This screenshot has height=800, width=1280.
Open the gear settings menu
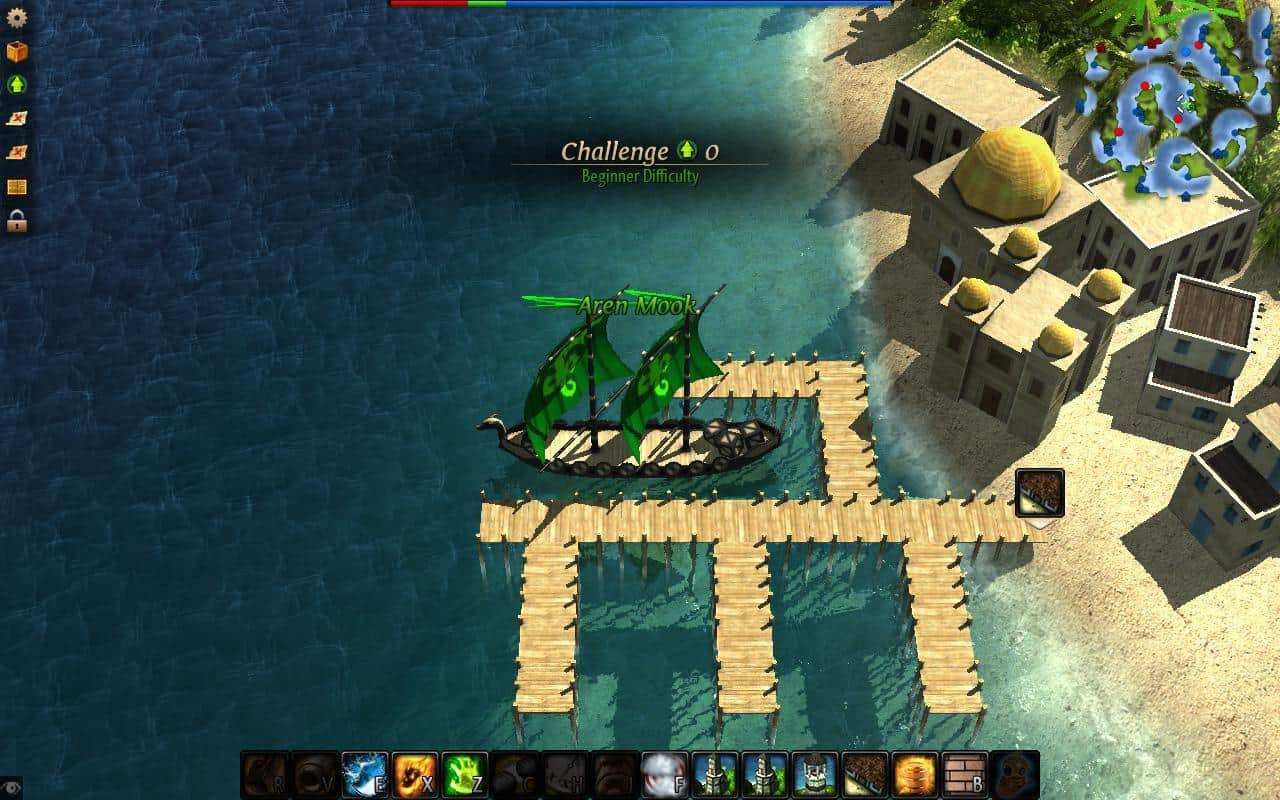(16, 17)
